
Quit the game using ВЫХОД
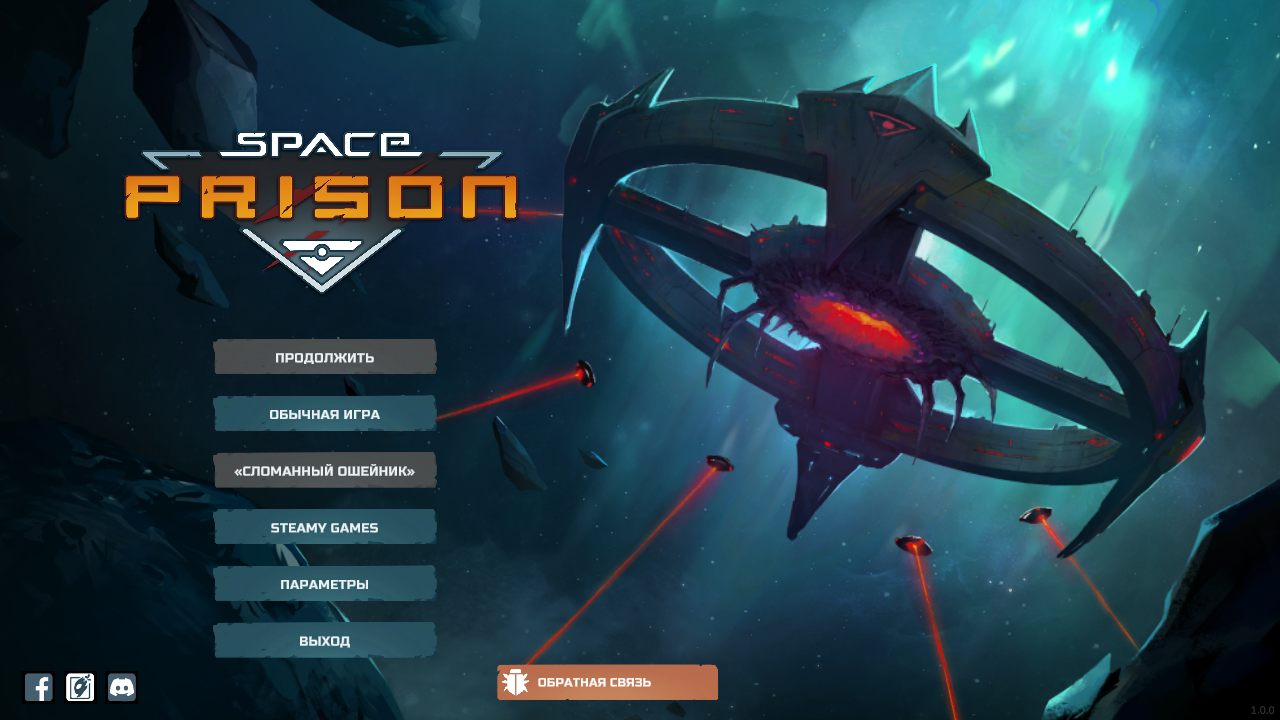pyautogui.click(x=324, y=639)
